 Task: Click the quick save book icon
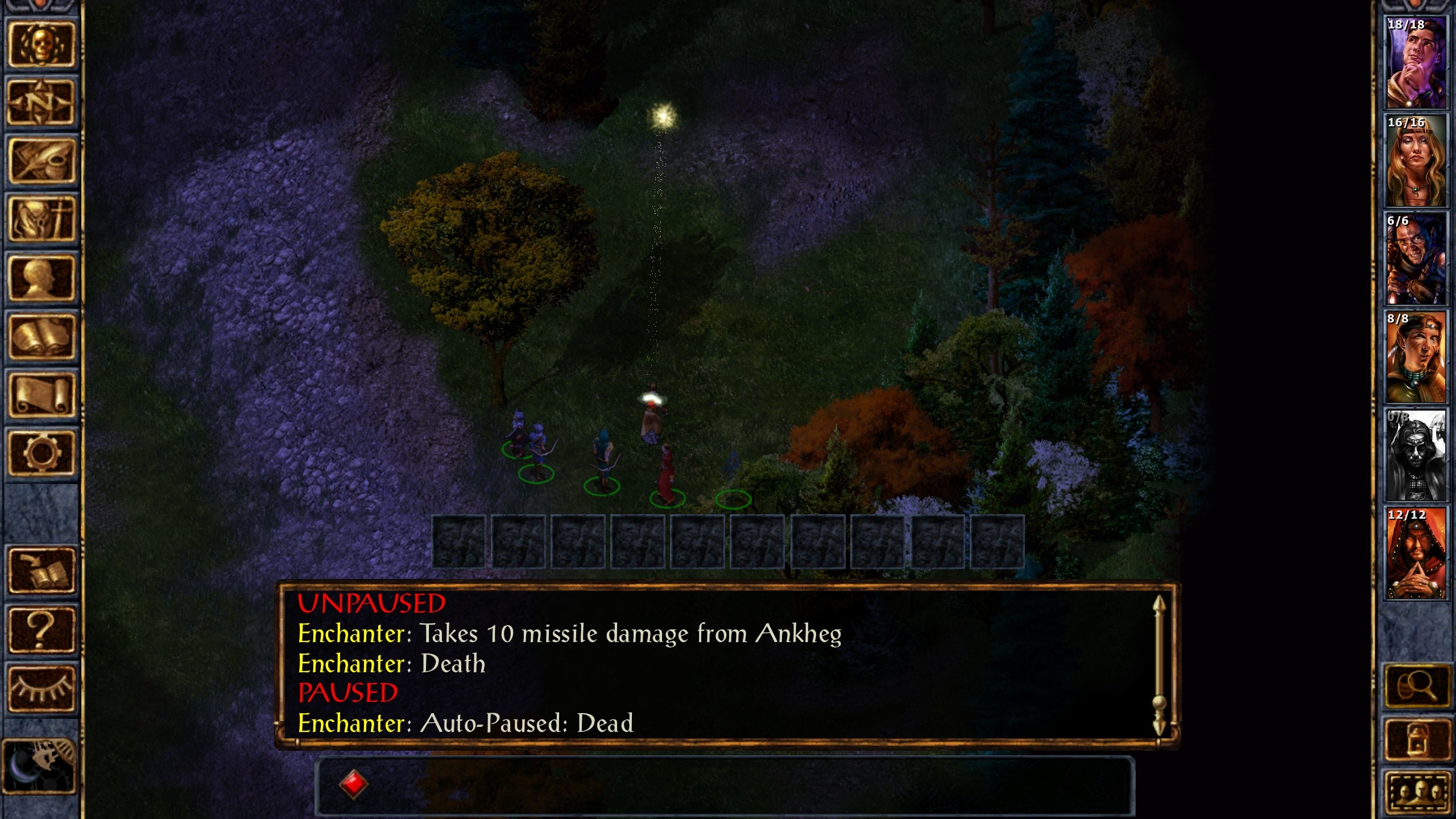click(41, 570)
